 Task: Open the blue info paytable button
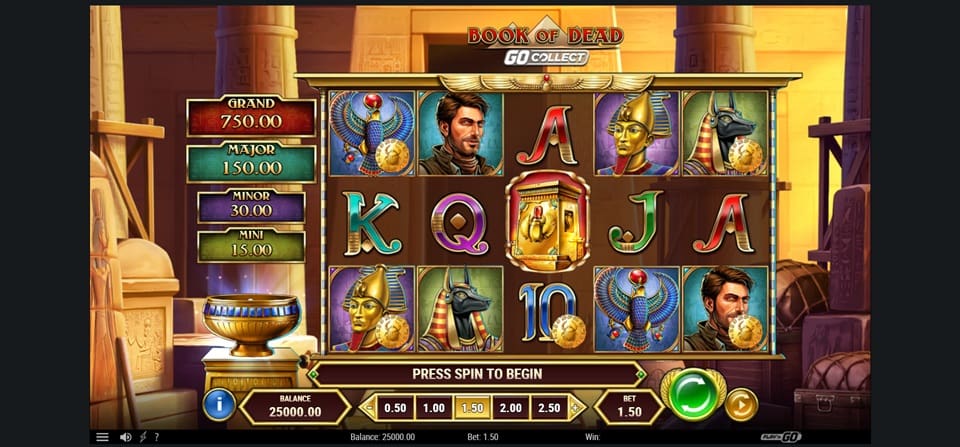click(x=218, y=404)
